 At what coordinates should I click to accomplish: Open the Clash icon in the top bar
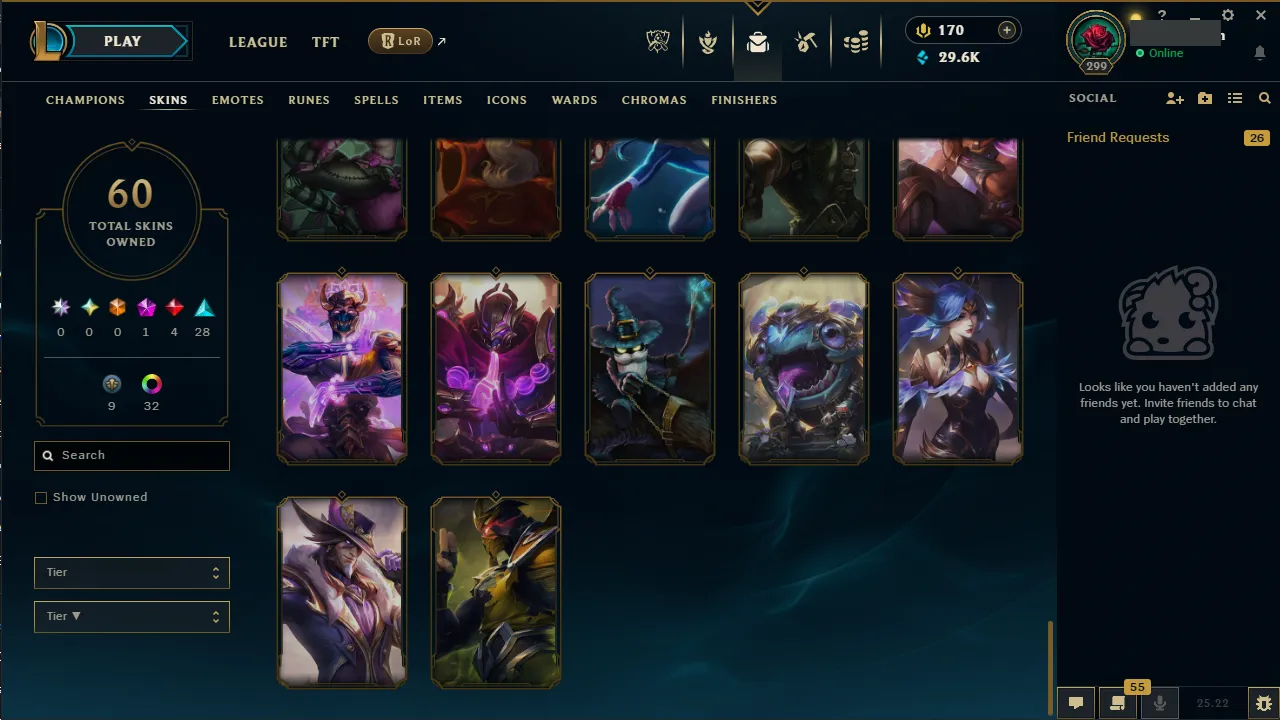pyautogui.click(x=708, y=42)
